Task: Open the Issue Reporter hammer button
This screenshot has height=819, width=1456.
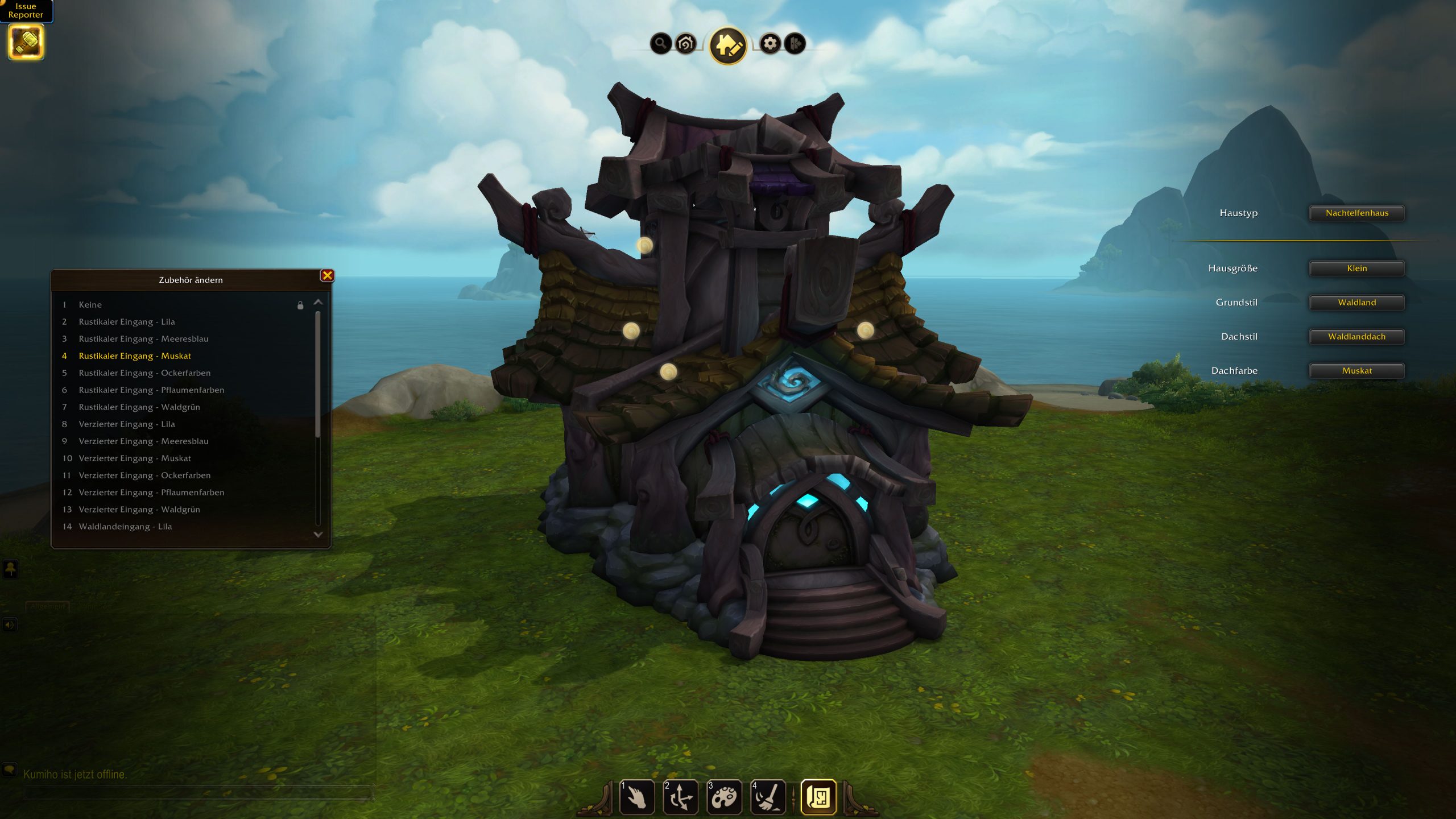Action: click(26, 42)
